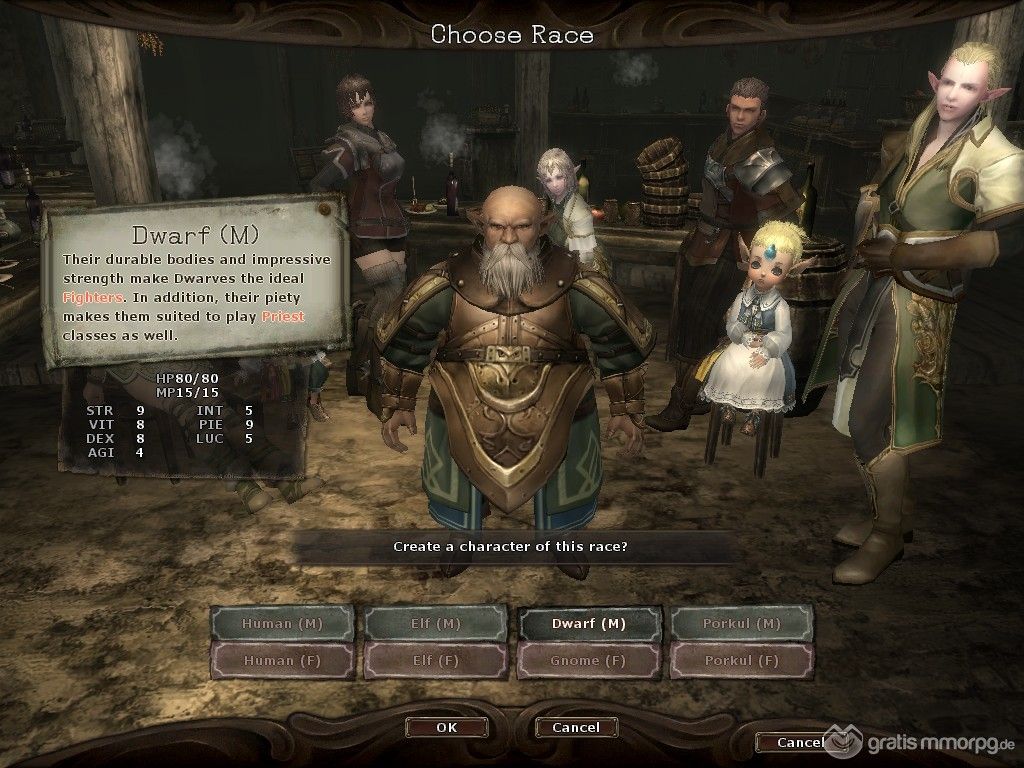The height and width of the screenshot is (768, 1024).
Task: Click Cancel beside the OK button
Action: click(577, 727)
